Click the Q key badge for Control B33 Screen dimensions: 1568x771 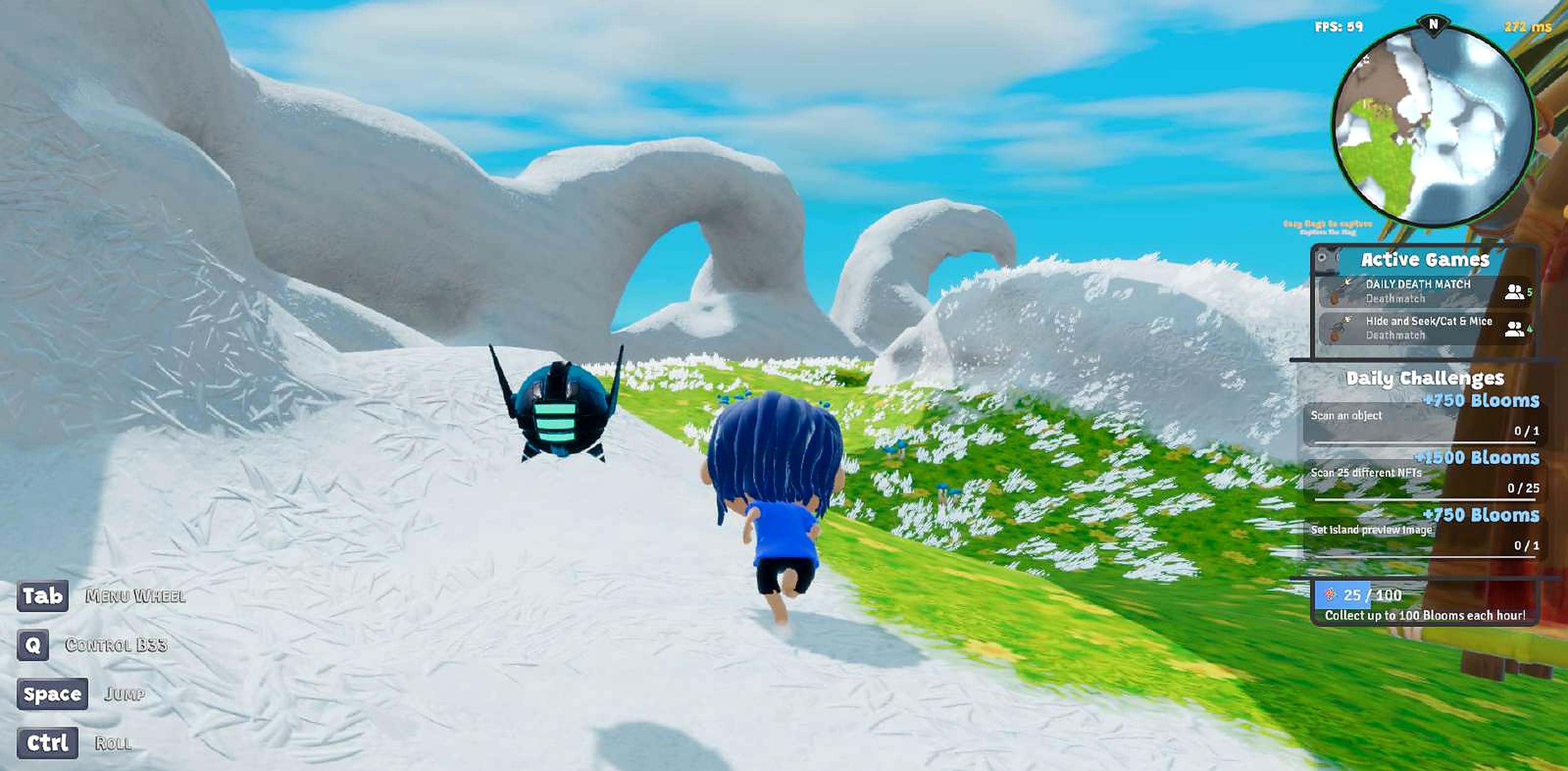(x=33, y=645)
